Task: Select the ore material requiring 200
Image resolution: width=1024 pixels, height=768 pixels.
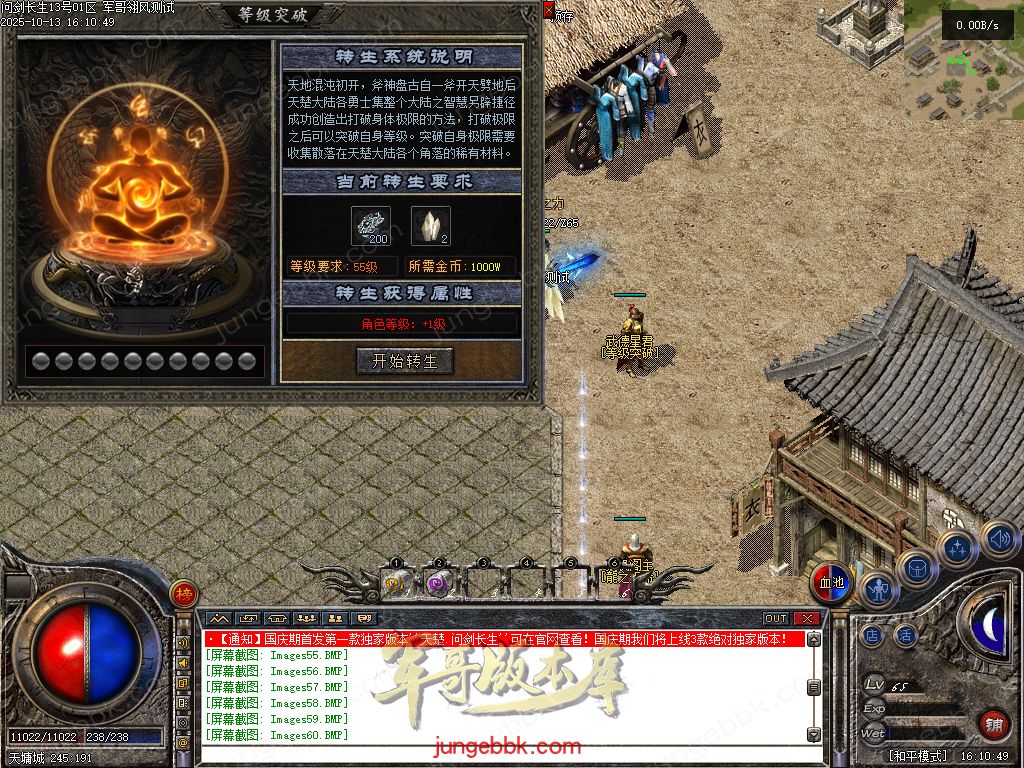Action: click(370, 226)
